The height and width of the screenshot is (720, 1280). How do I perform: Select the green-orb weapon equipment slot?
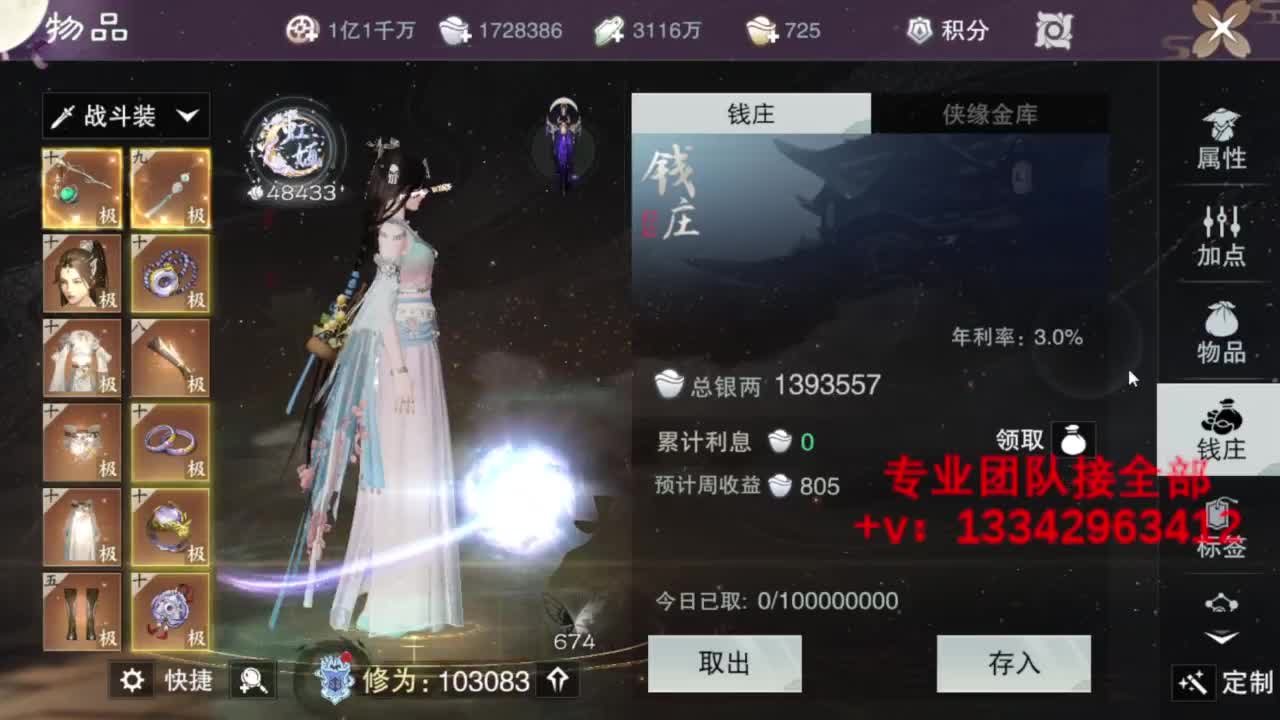81,188
